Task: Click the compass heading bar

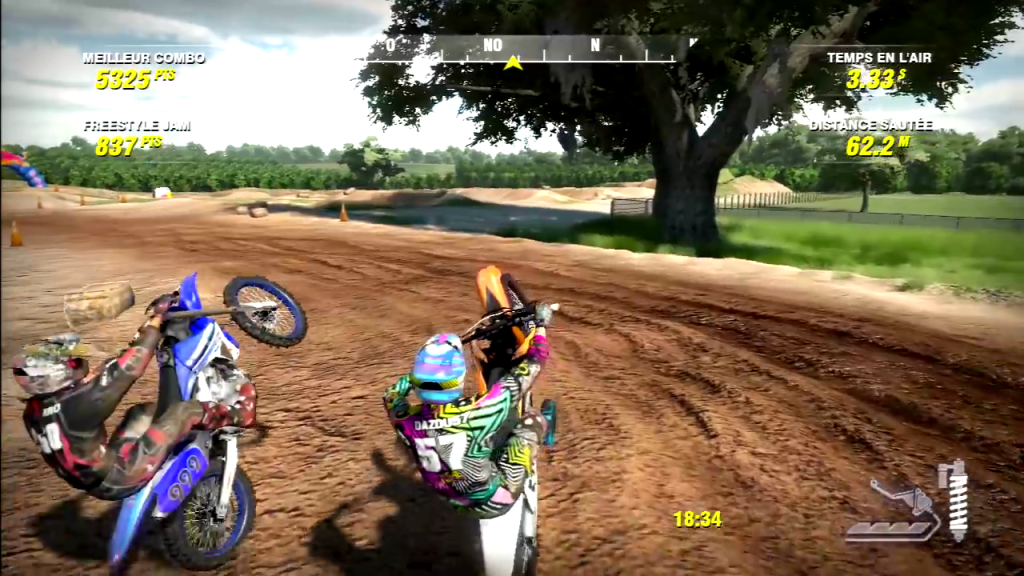Action: 528,48
